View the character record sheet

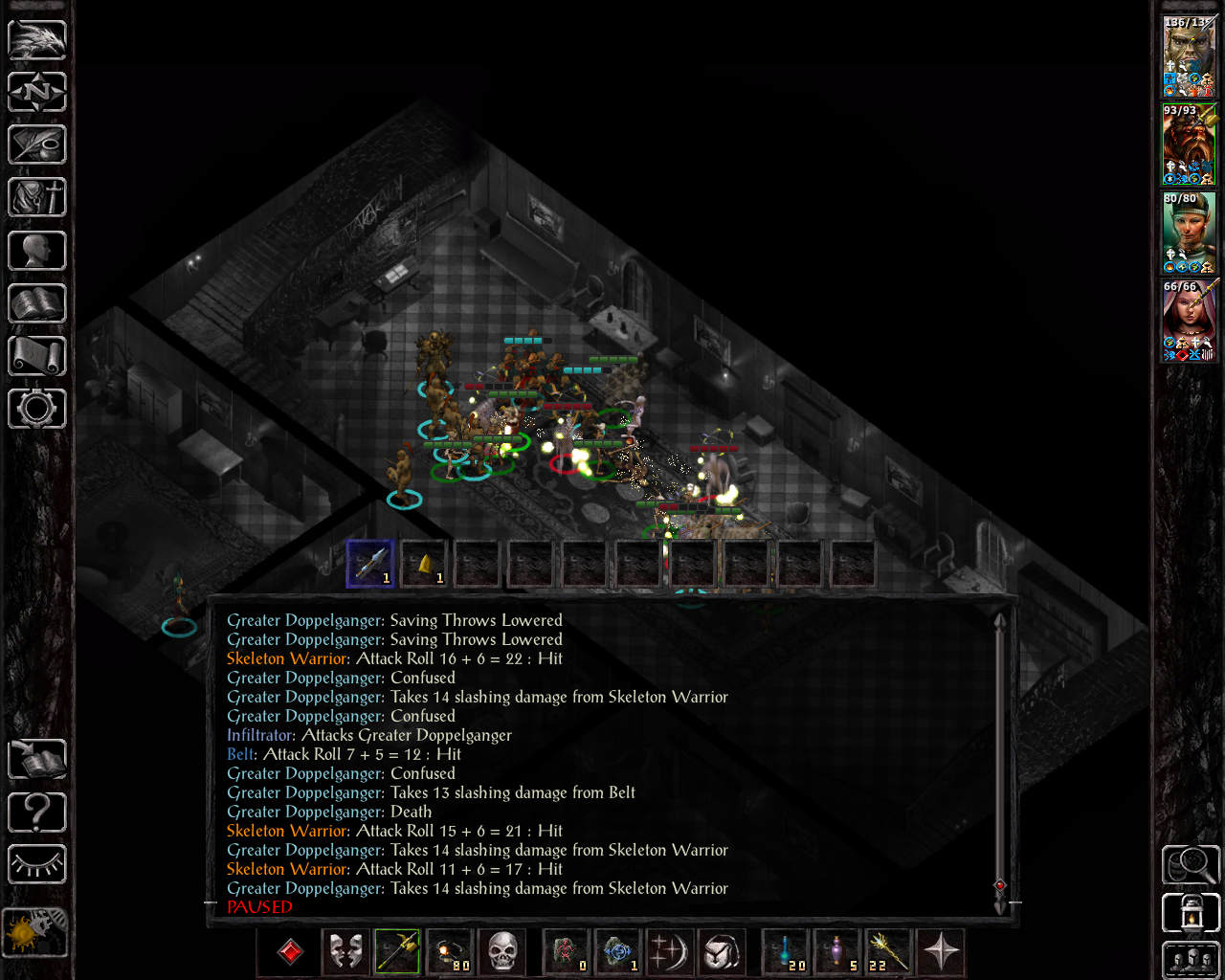[36, 250]
